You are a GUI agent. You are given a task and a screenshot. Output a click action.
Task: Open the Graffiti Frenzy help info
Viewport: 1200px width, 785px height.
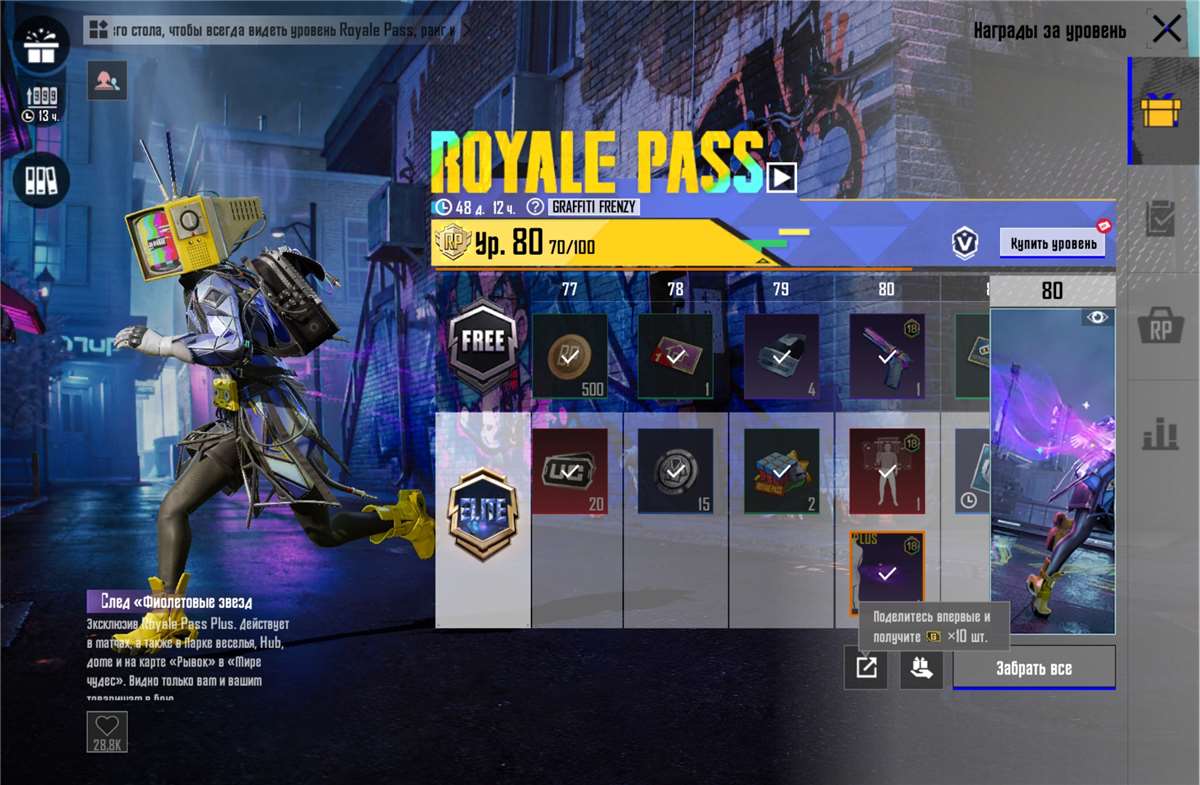coord(536,207)
